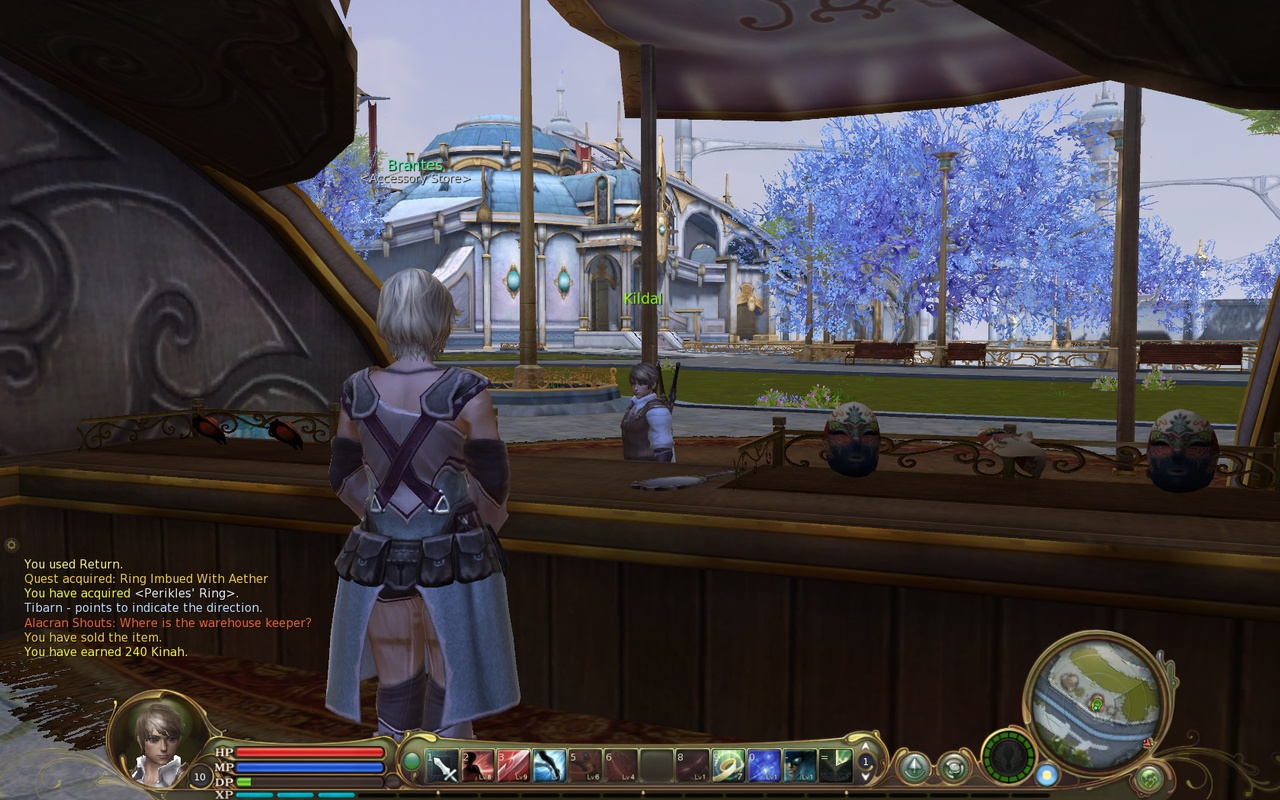
Task: Click the sun time-of-day indicator near the minimap
Action: (x=1047, y=777)
